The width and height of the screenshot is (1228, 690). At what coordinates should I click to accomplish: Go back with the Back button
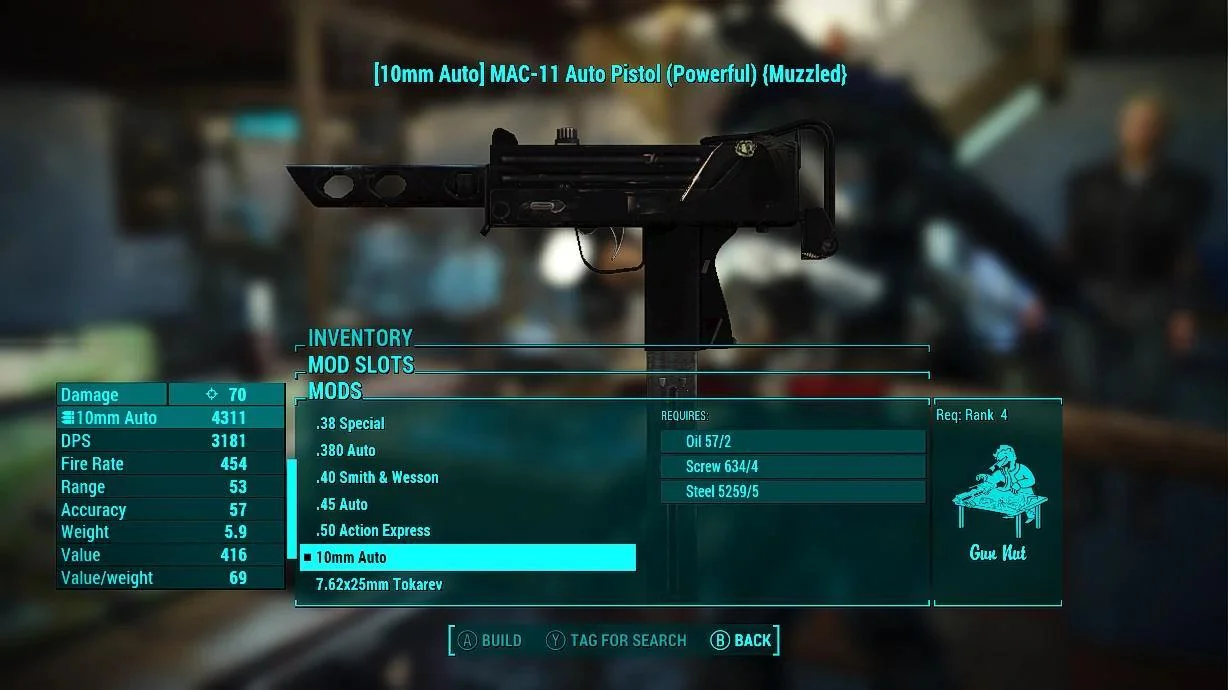(741, 641)
